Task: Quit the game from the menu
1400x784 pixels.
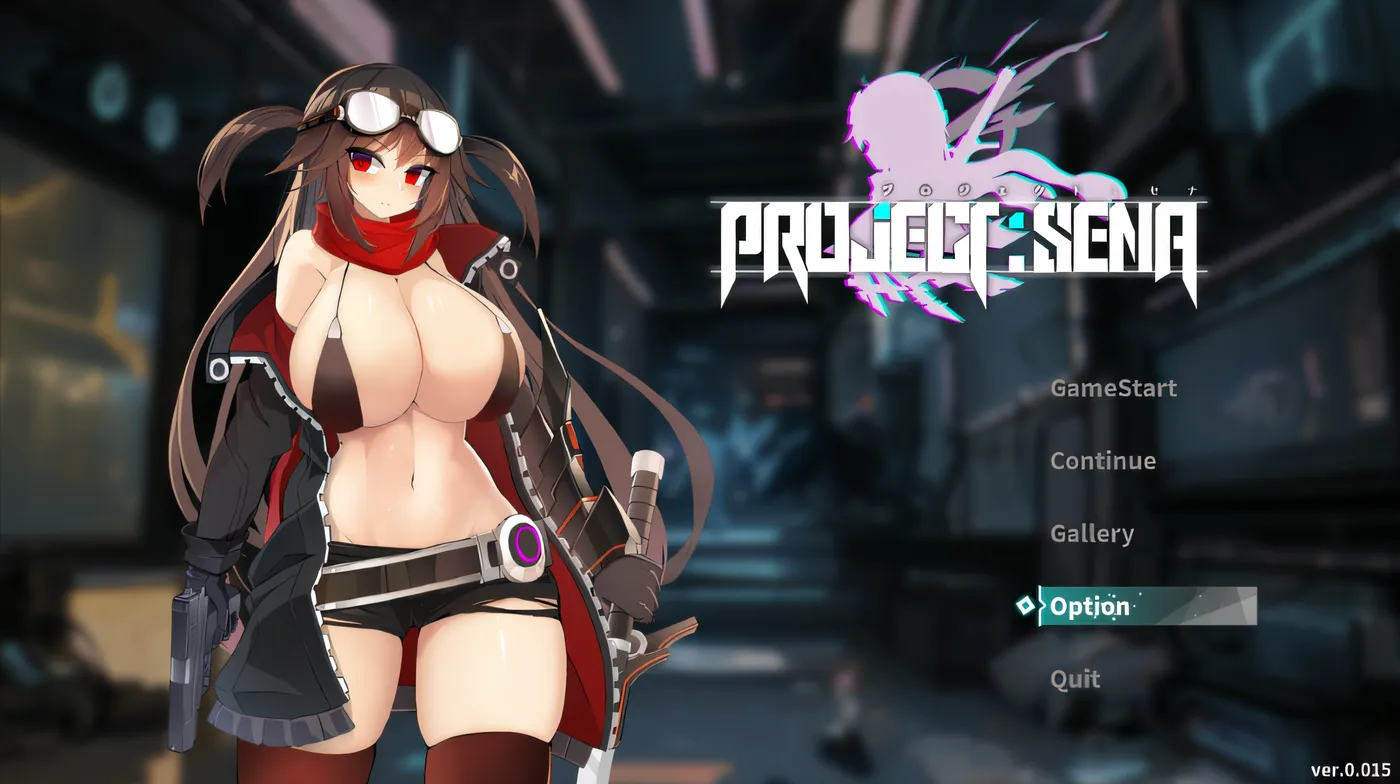Action: [x=1074, y=679]
